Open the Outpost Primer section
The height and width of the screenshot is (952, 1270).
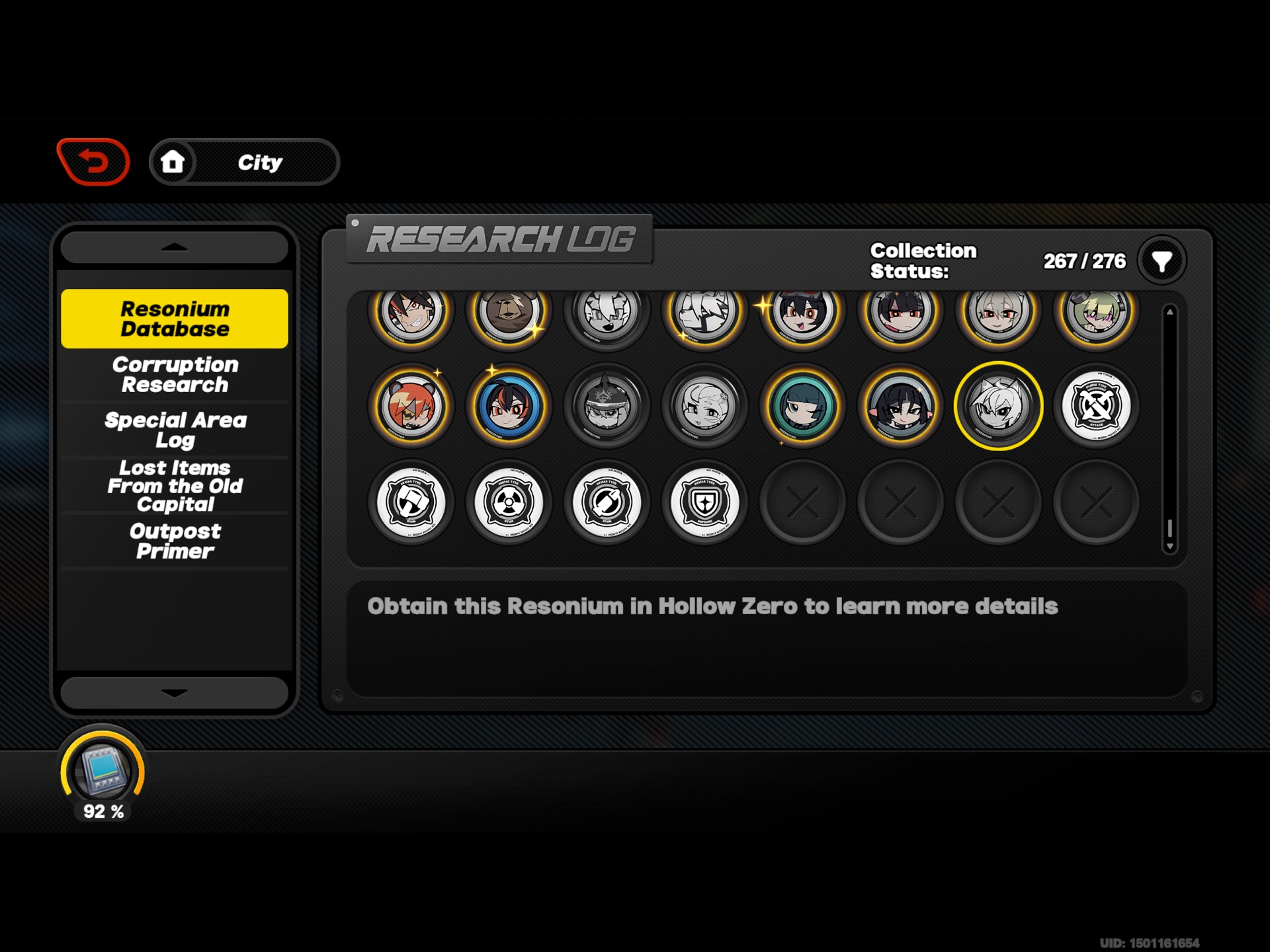(x=174, y=541)
